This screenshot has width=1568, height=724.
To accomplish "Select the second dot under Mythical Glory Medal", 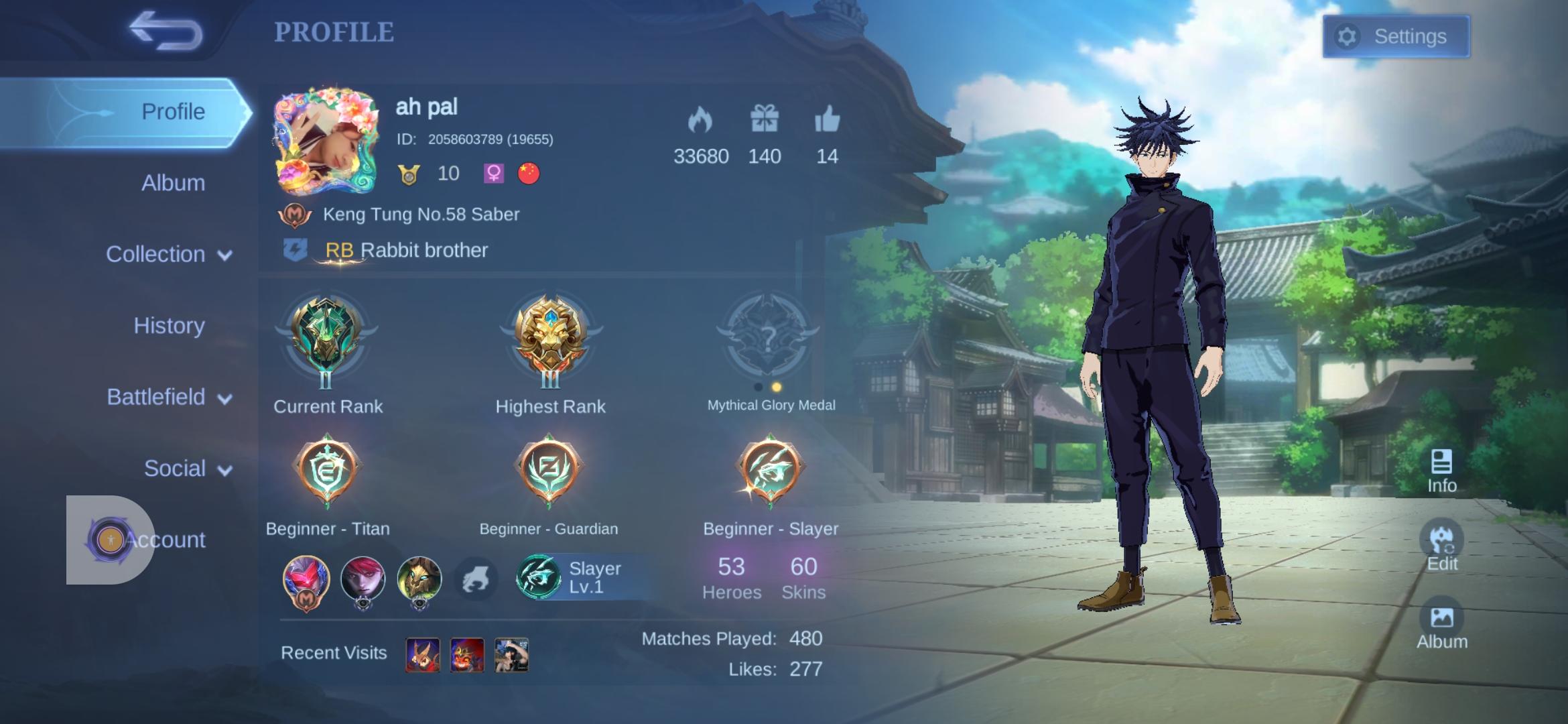I will (777, 385).
